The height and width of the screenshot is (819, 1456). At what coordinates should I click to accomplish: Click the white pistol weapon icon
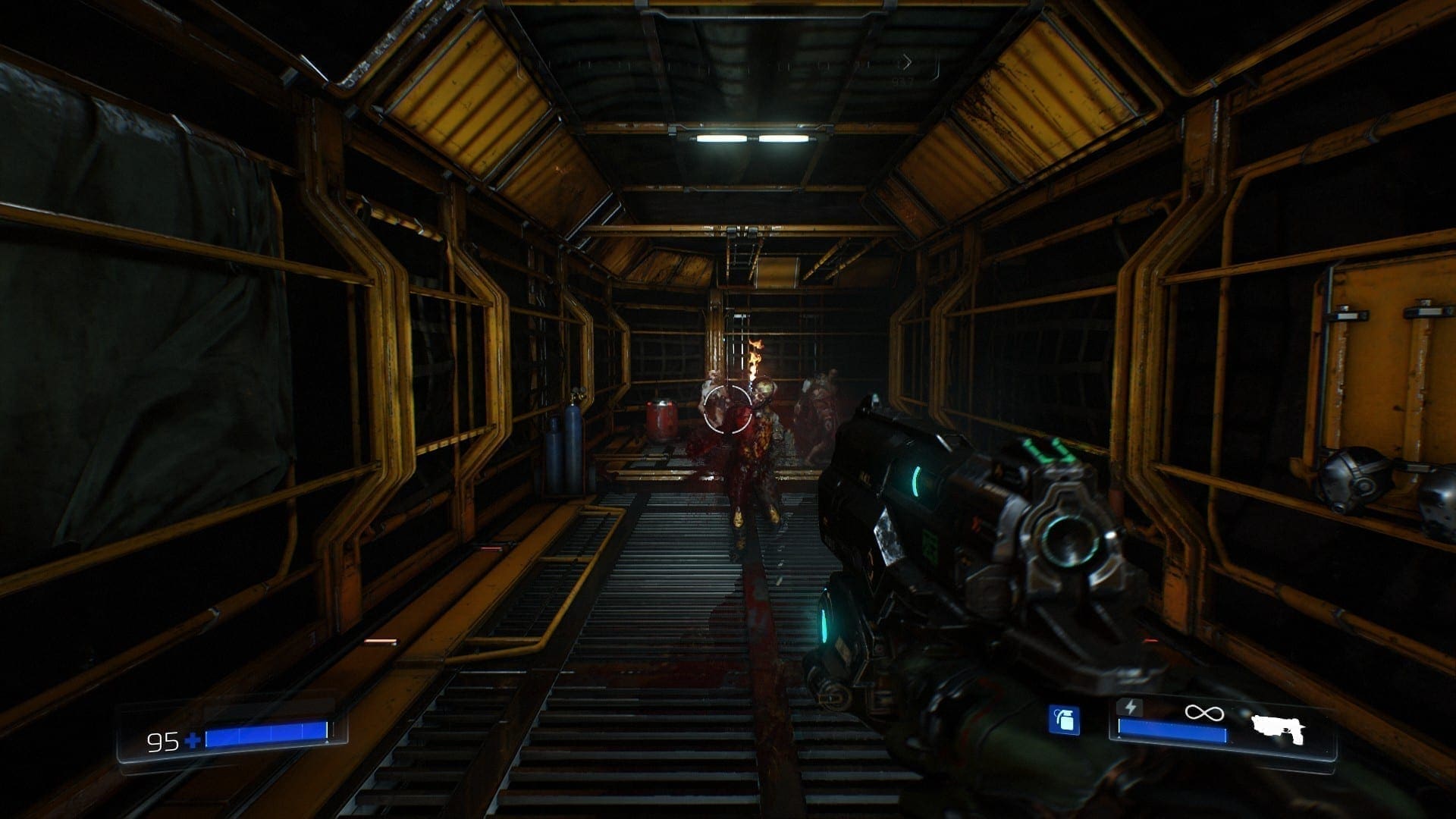pos(1278,729)
